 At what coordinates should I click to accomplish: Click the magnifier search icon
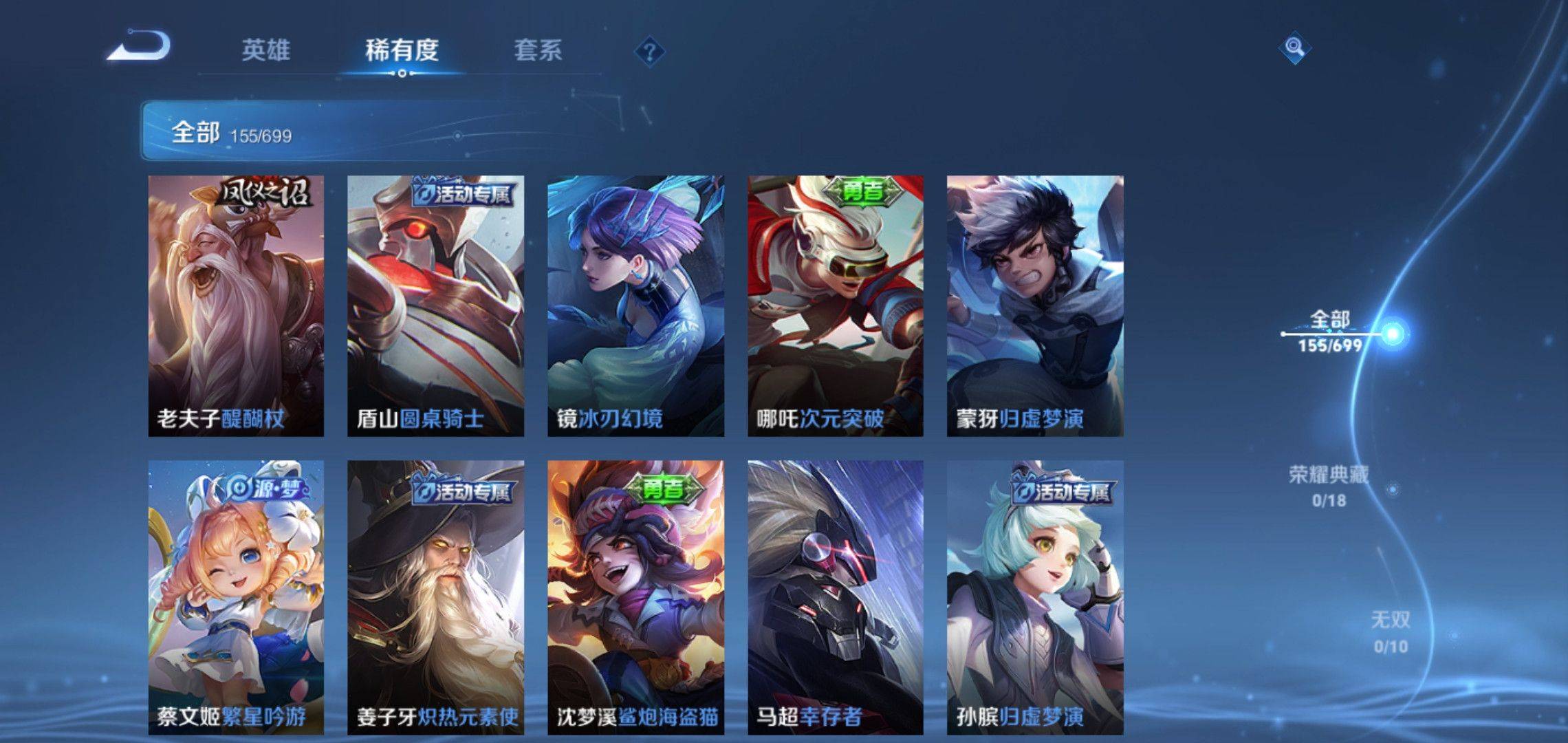[x=1294, y=47]
